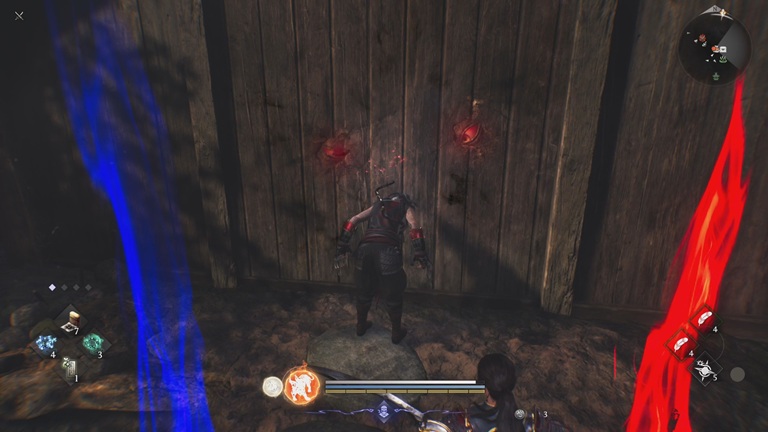This screenshot has width=768, height=432.
Task: Activate the lower red feather skill
Action: coord(681,343)
